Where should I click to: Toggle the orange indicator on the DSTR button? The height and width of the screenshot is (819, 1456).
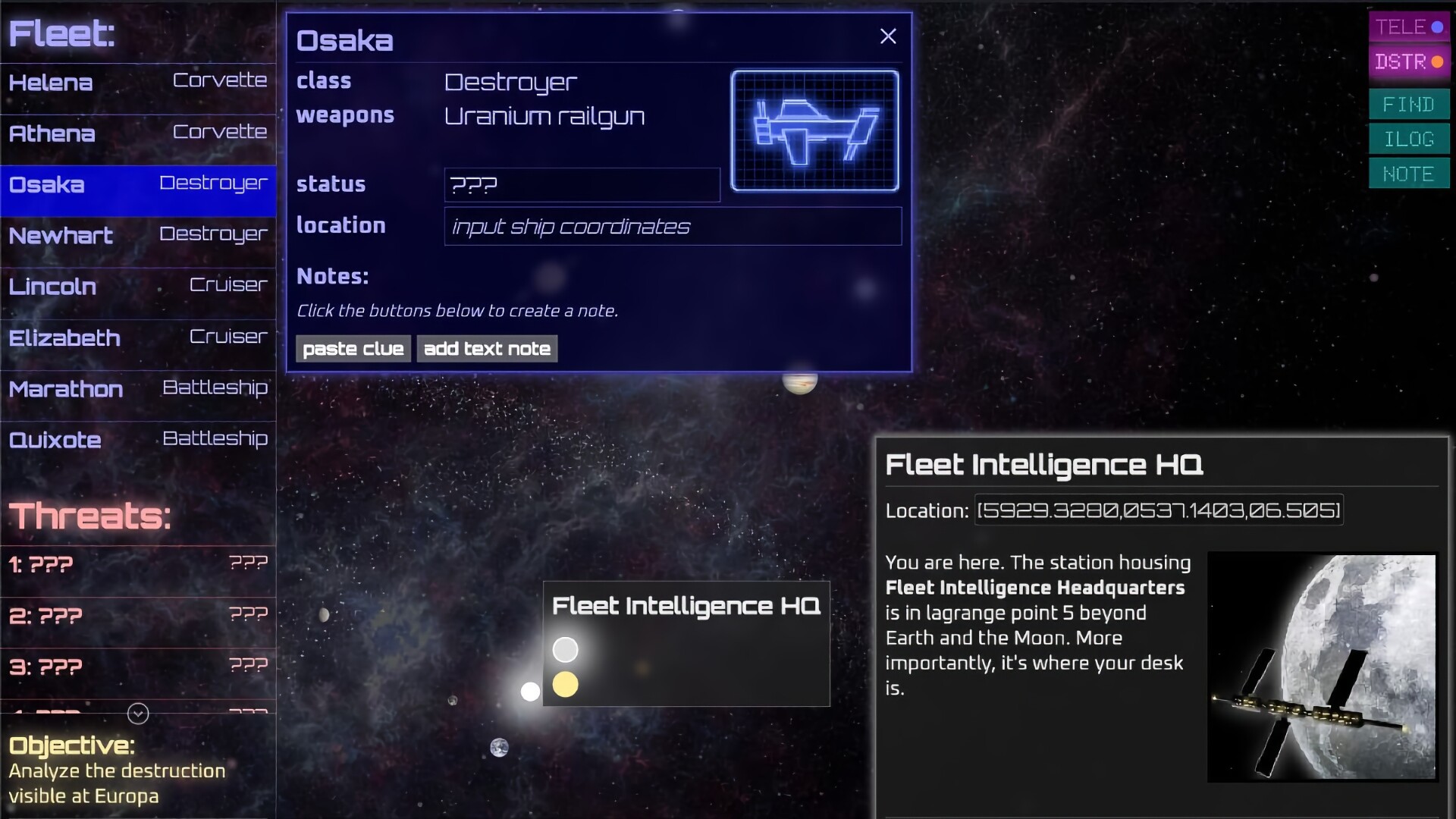(1439, 61)
